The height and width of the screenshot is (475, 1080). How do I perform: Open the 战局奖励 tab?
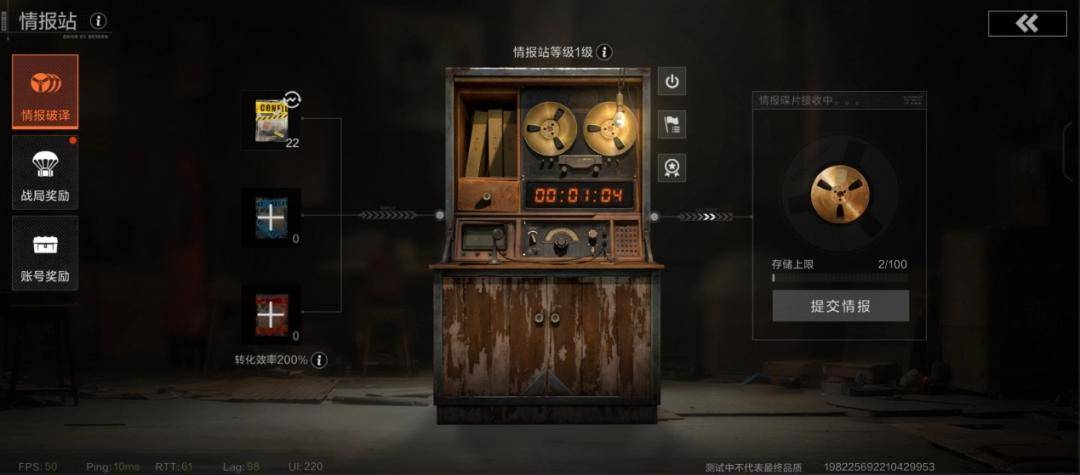[45, 173]
